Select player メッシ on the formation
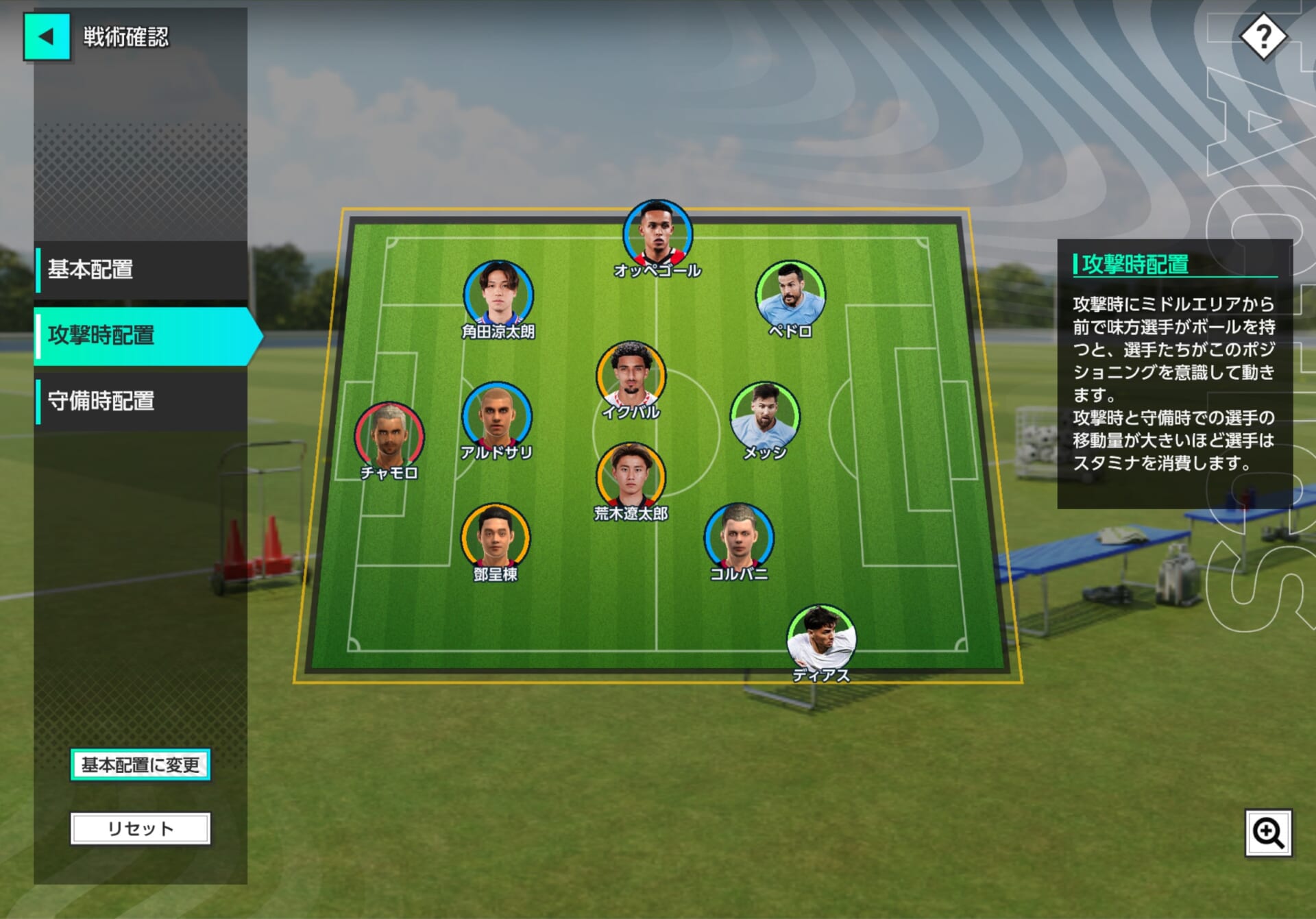 [764, 417]
